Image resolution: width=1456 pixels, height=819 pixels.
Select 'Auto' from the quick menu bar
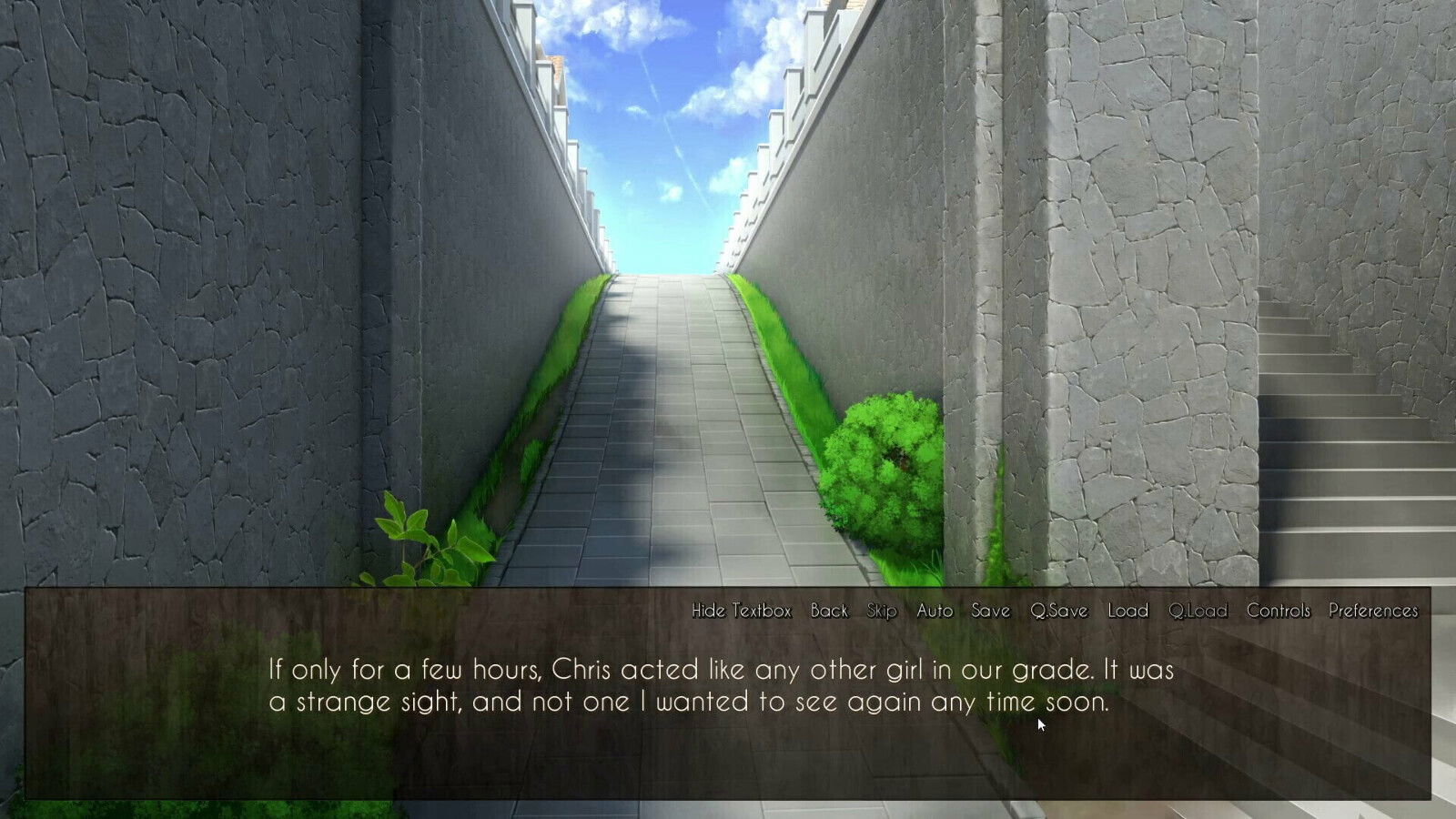tap(934, 612)
